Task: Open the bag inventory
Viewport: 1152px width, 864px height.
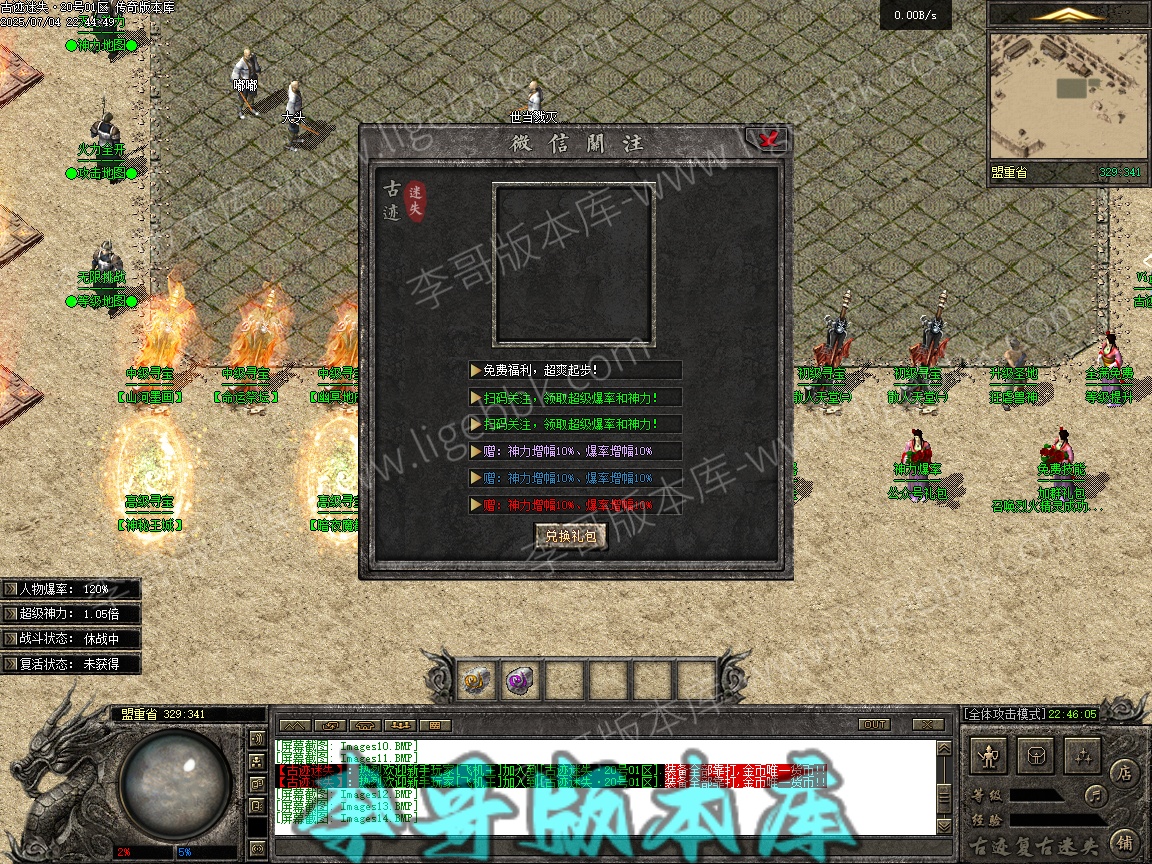Action: pyautogui.click(x=1037, y=756)
